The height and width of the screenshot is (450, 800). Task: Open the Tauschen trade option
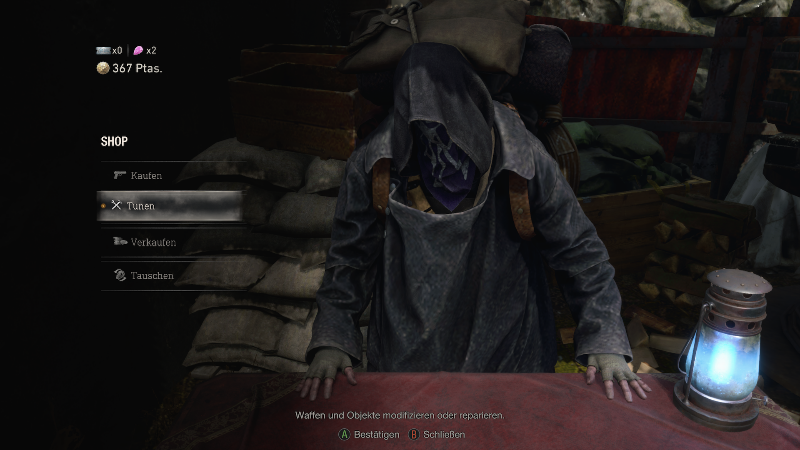point(152,275)
